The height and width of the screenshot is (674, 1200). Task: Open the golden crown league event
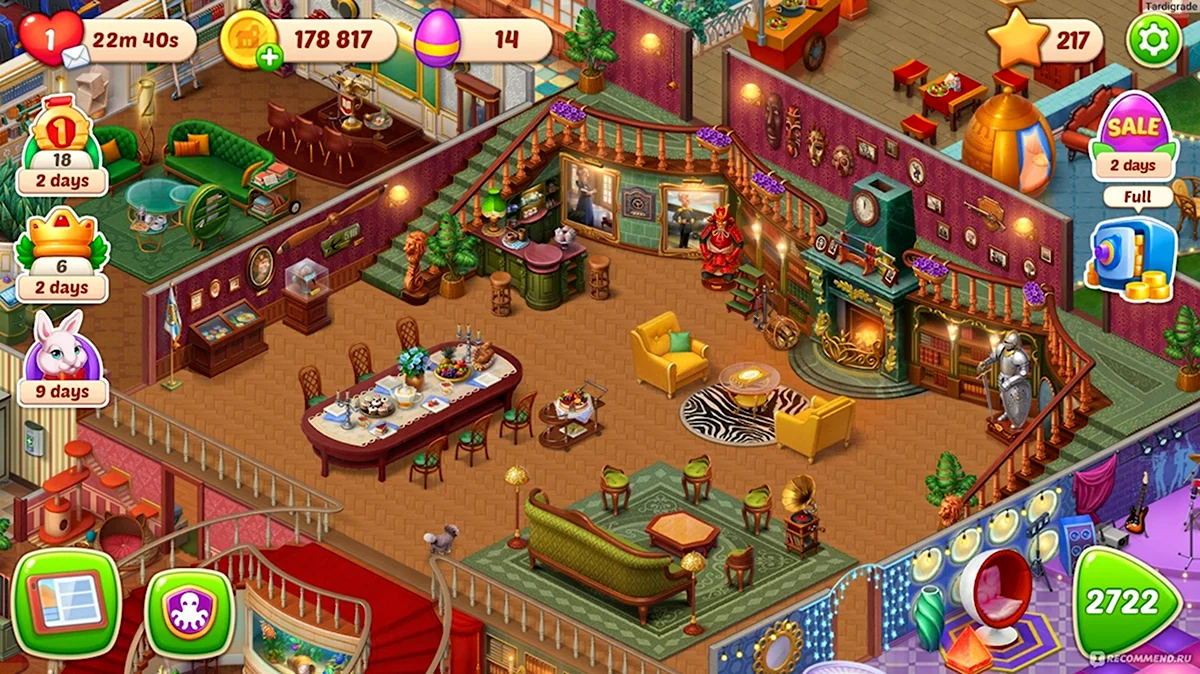point(62,250)
